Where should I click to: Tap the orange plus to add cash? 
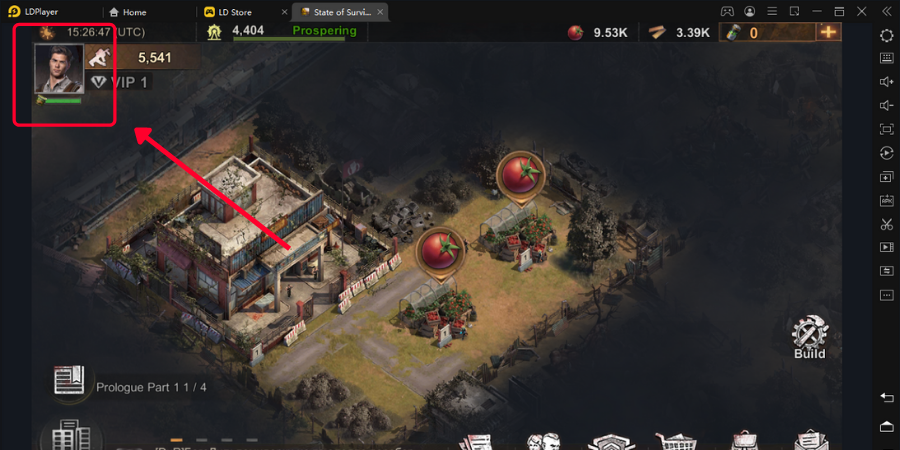pos(828,31)
